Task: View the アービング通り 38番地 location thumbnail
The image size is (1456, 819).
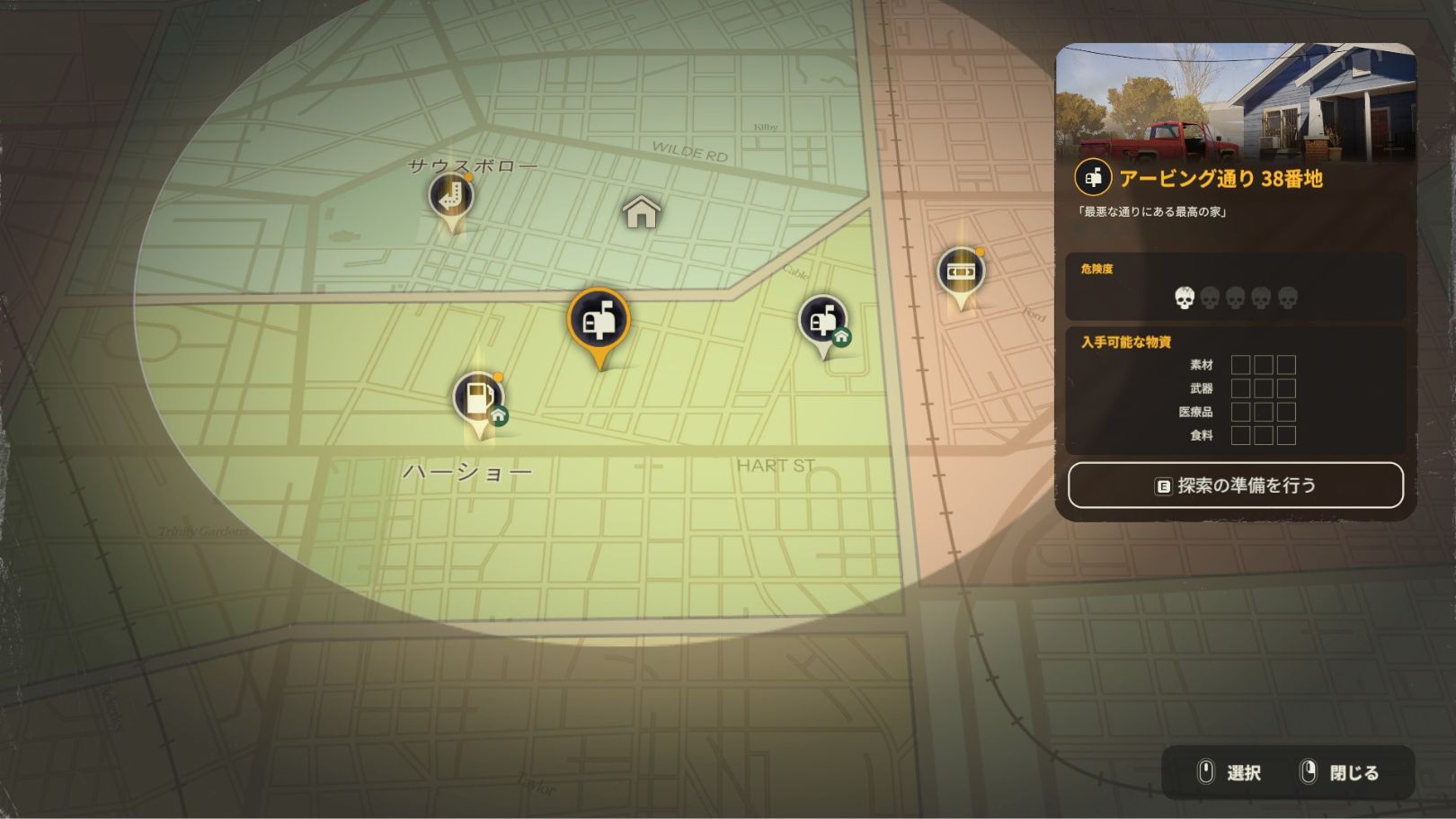Action: coord(1235,102)
